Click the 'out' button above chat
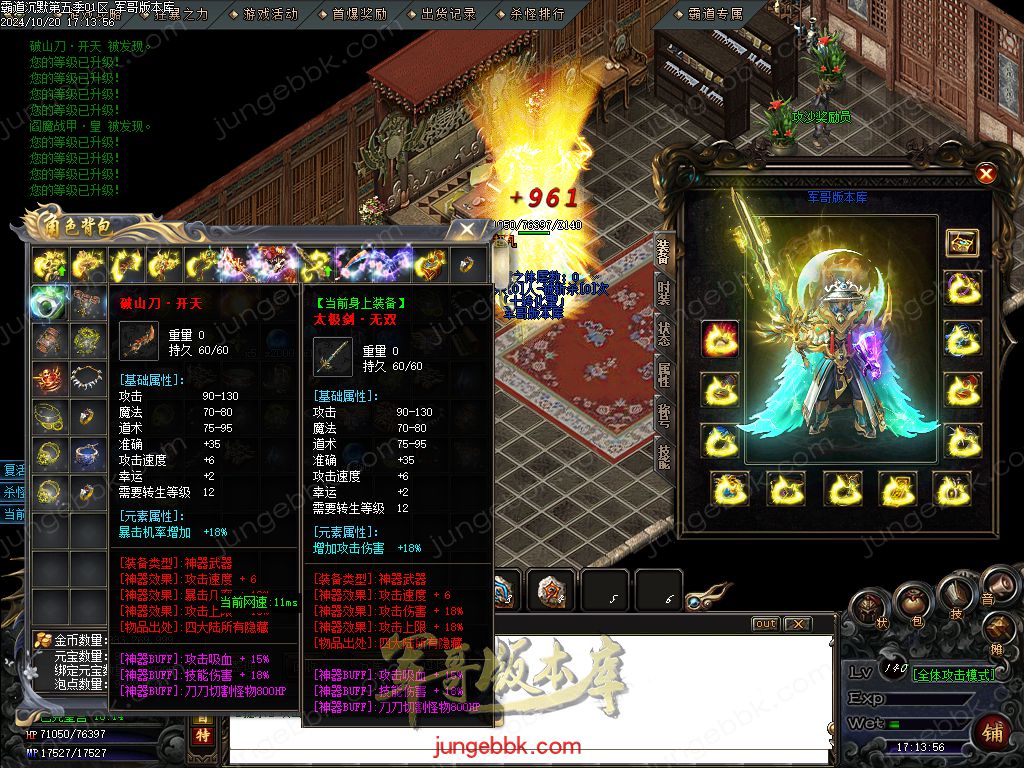1024x768 pixels. click(x=765, y=624)
